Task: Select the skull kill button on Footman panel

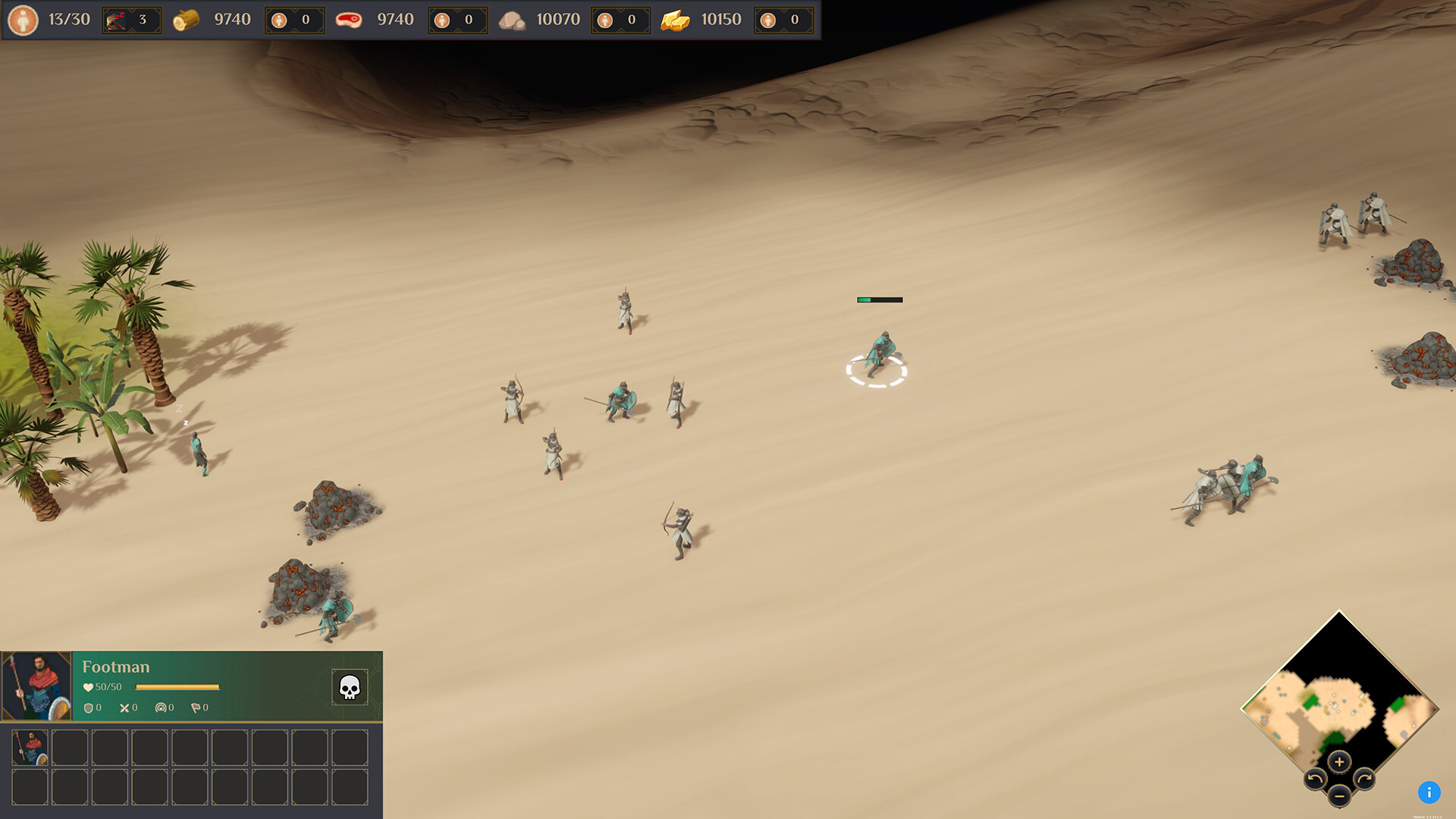Action: pyautogui.click(x=350, y=686)
